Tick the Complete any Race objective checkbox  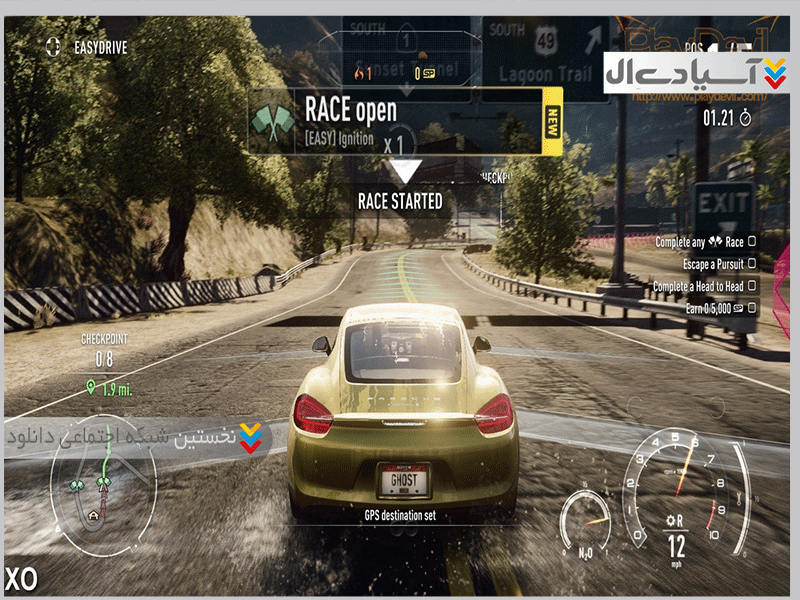click(x=751, y=242)
